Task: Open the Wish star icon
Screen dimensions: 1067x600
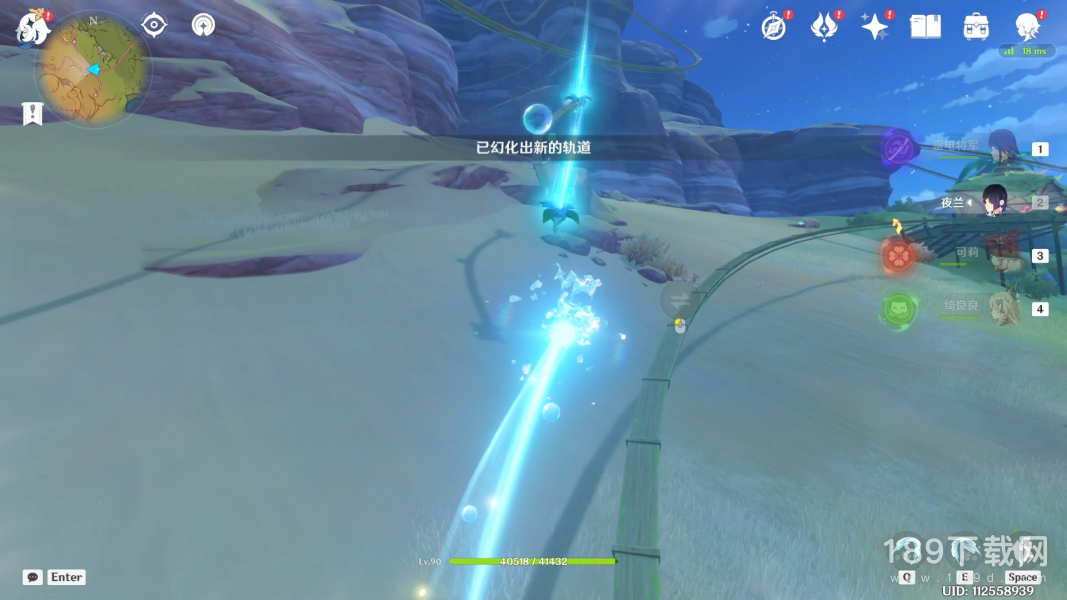Action: point(875,27)
